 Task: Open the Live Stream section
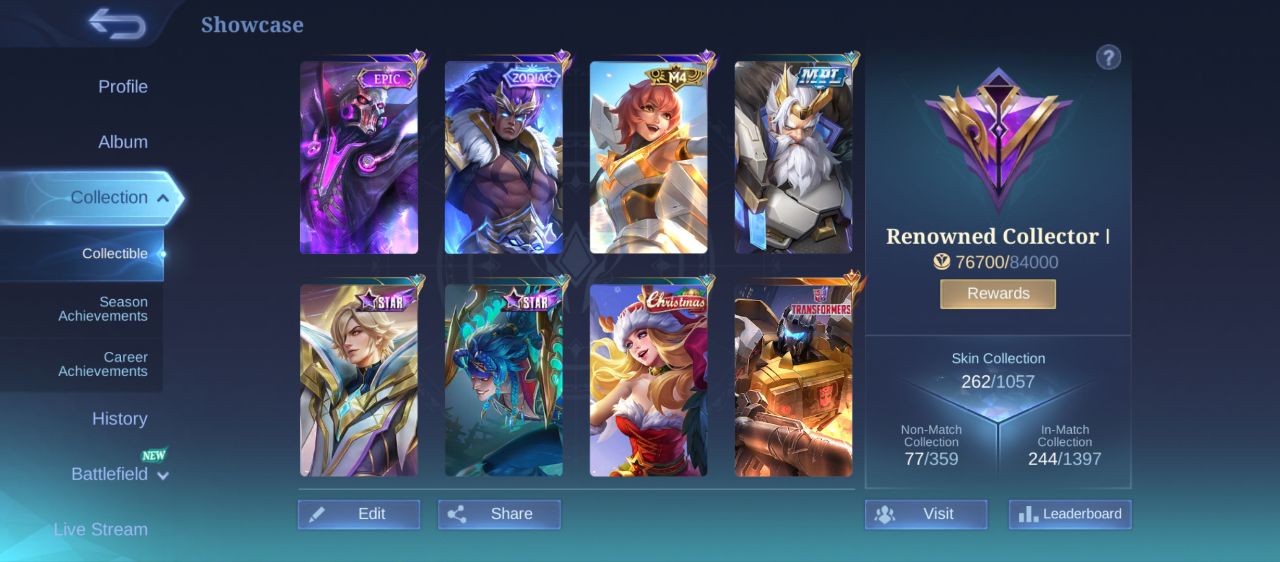point(100,529)
